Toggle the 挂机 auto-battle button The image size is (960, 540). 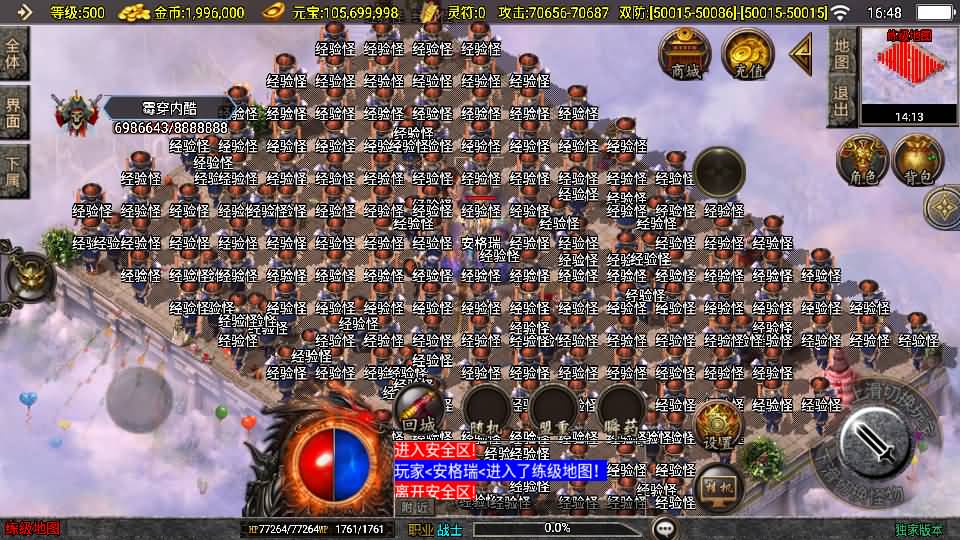pos(718,485)
